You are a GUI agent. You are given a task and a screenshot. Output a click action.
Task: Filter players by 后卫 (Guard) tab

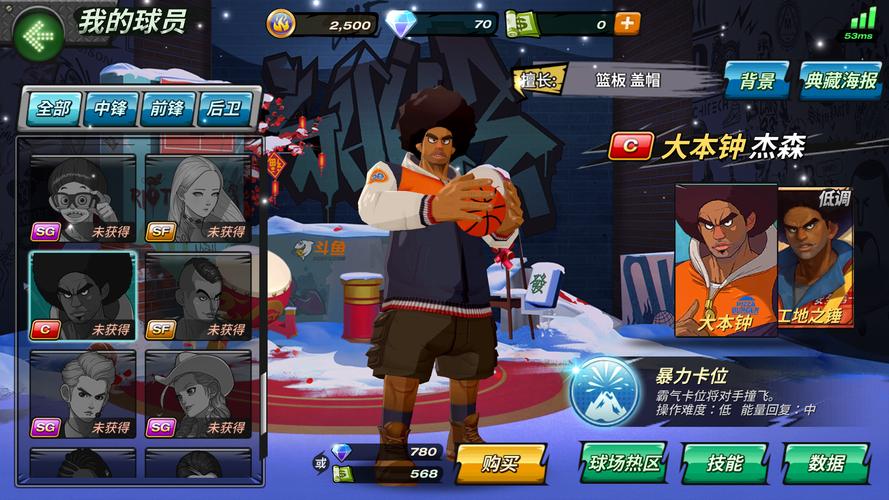pos(225,109)
